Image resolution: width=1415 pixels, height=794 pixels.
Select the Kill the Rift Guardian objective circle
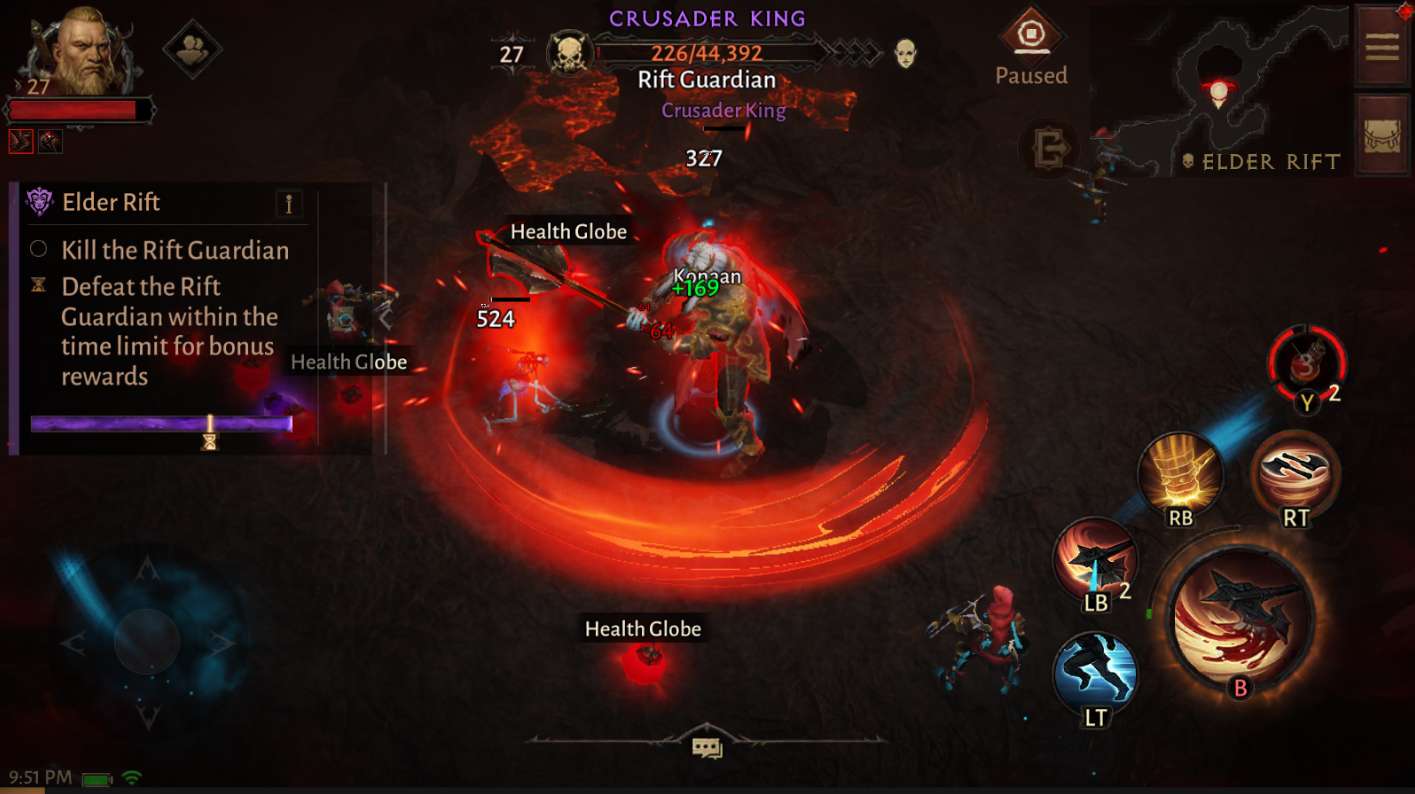(39, 249)
